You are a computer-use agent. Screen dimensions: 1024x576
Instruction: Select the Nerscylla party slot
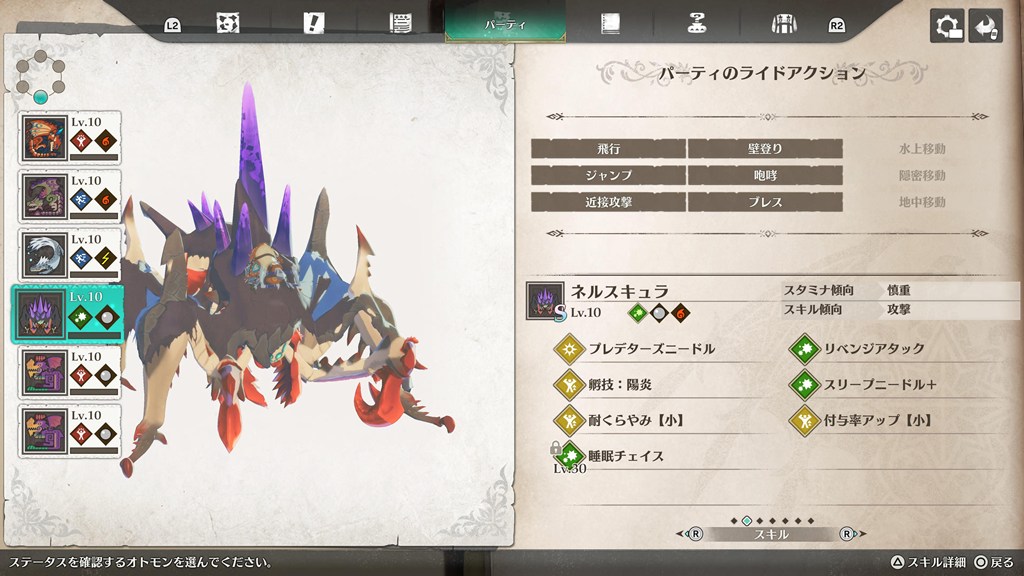point(68,314)
